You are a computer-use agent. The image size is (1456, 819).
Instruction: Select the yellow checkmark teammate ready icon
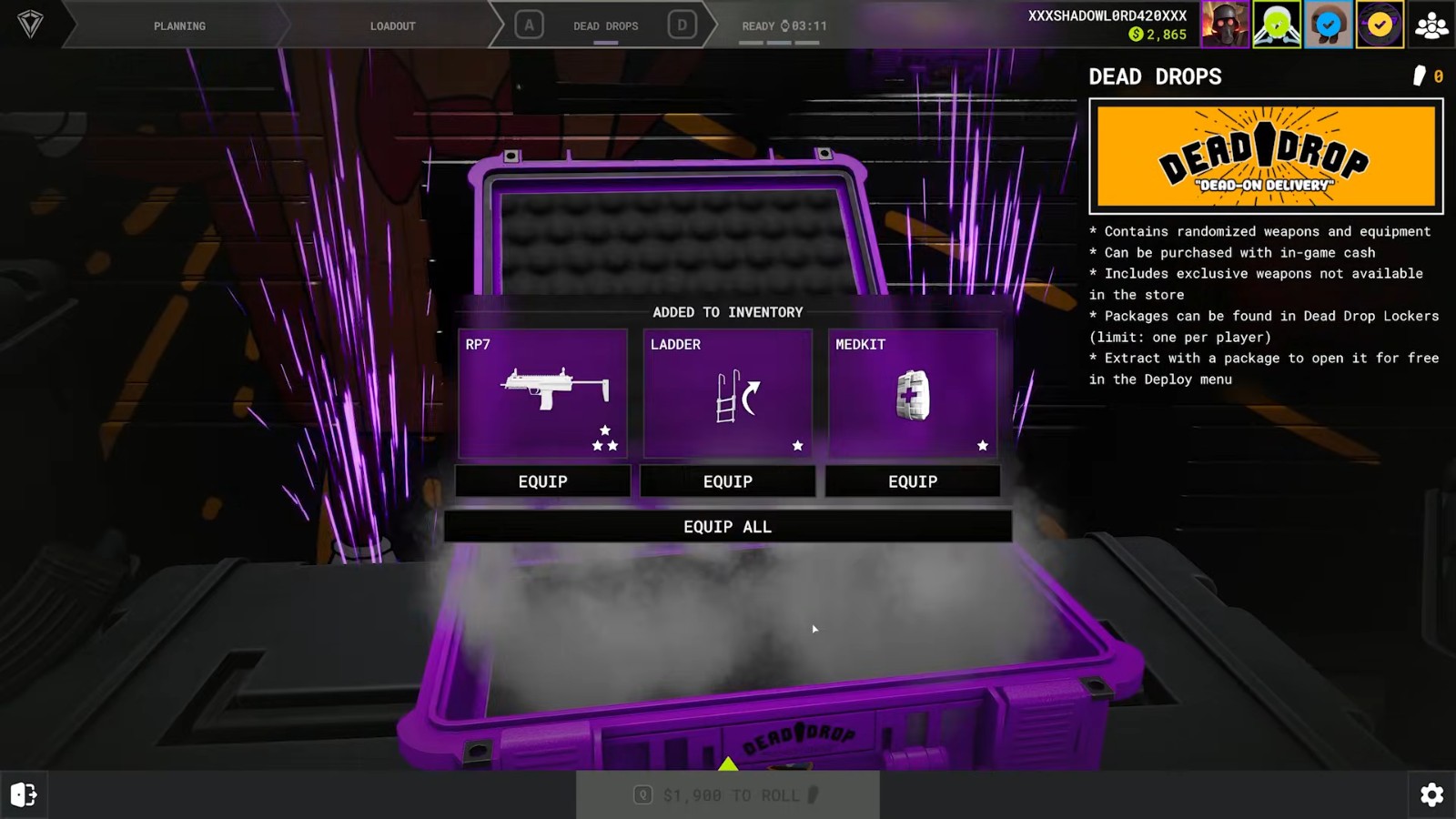pos(1379,25)
